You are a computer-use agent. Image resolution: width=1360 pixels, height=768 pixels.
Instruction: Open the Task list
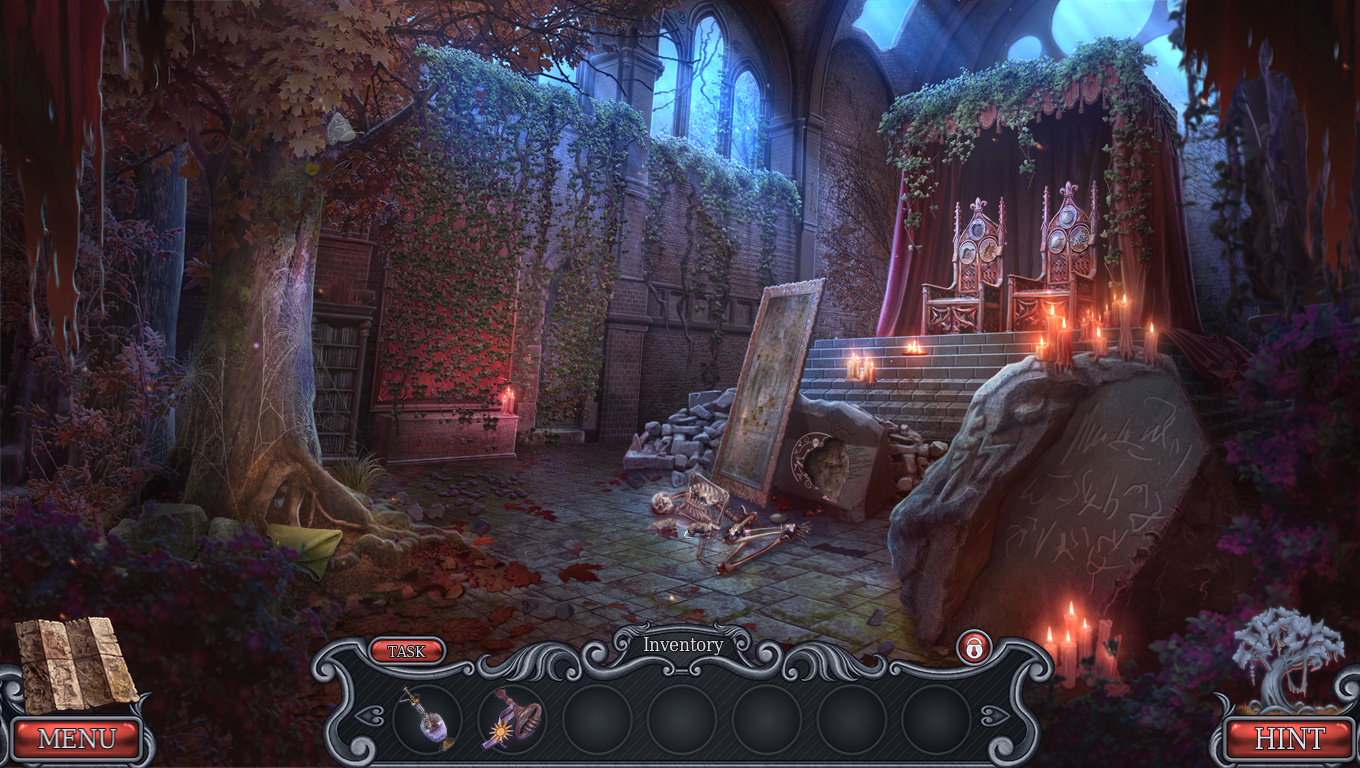click(x=406, y=651)
